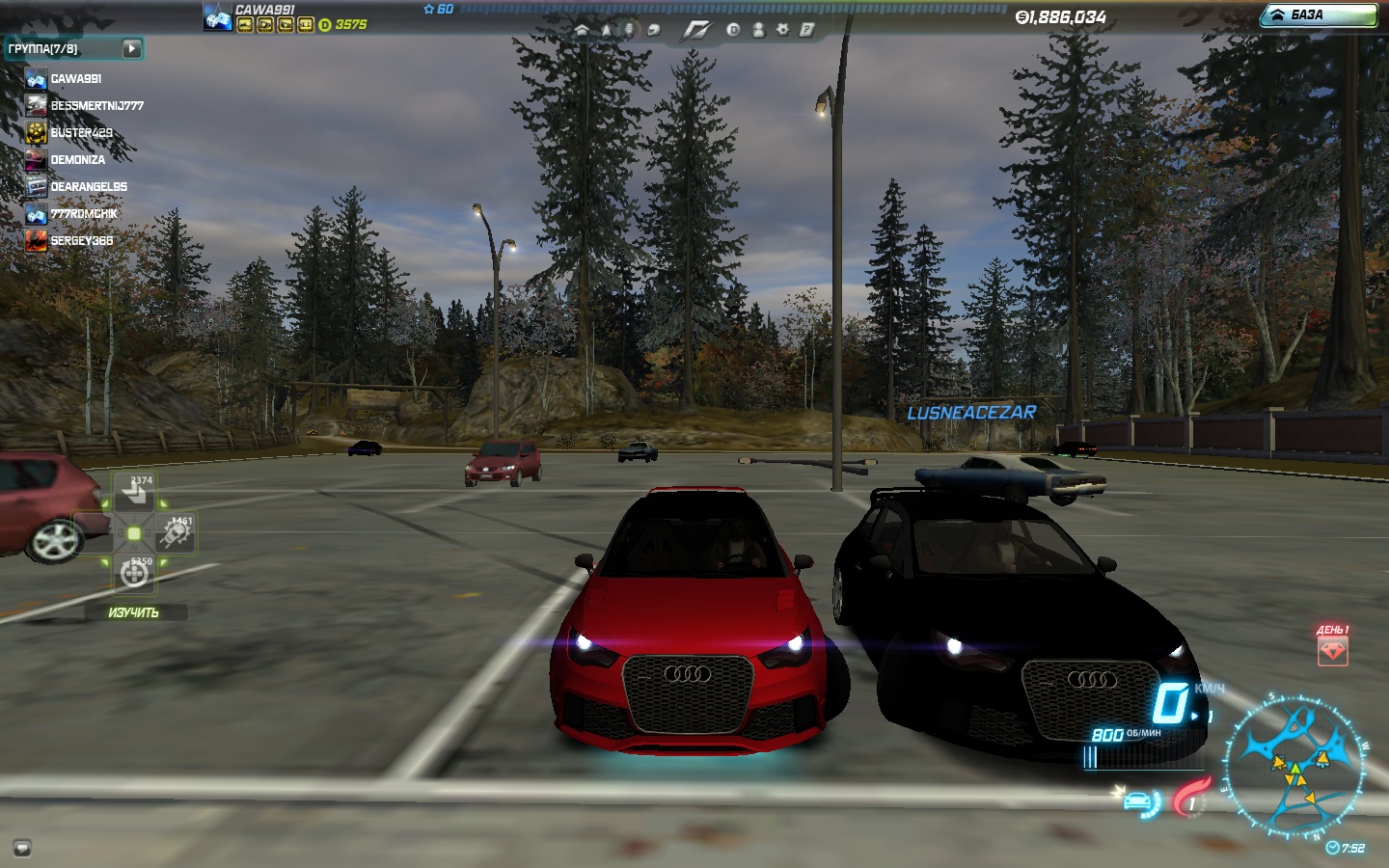Select BUSTER429 in the group list
The width and height of the screenshot is (1389, 868).
(x=81, y=133)
